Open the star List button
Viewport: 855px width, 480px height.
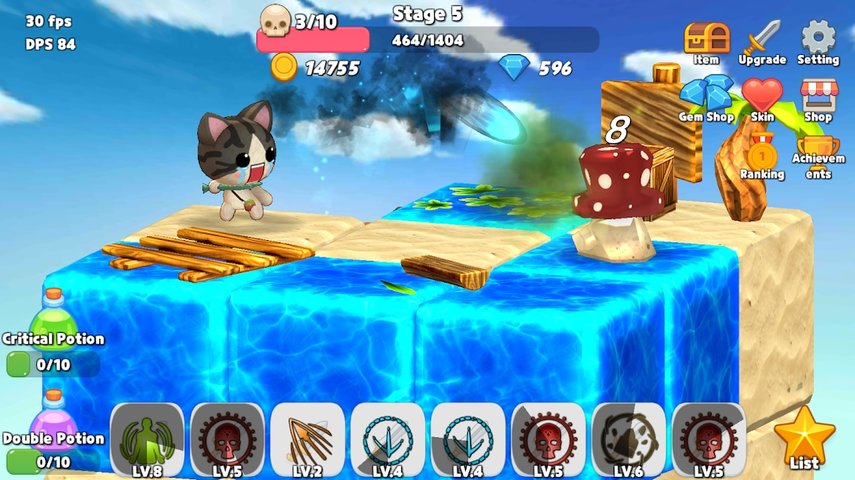click(x=803, y=438)
